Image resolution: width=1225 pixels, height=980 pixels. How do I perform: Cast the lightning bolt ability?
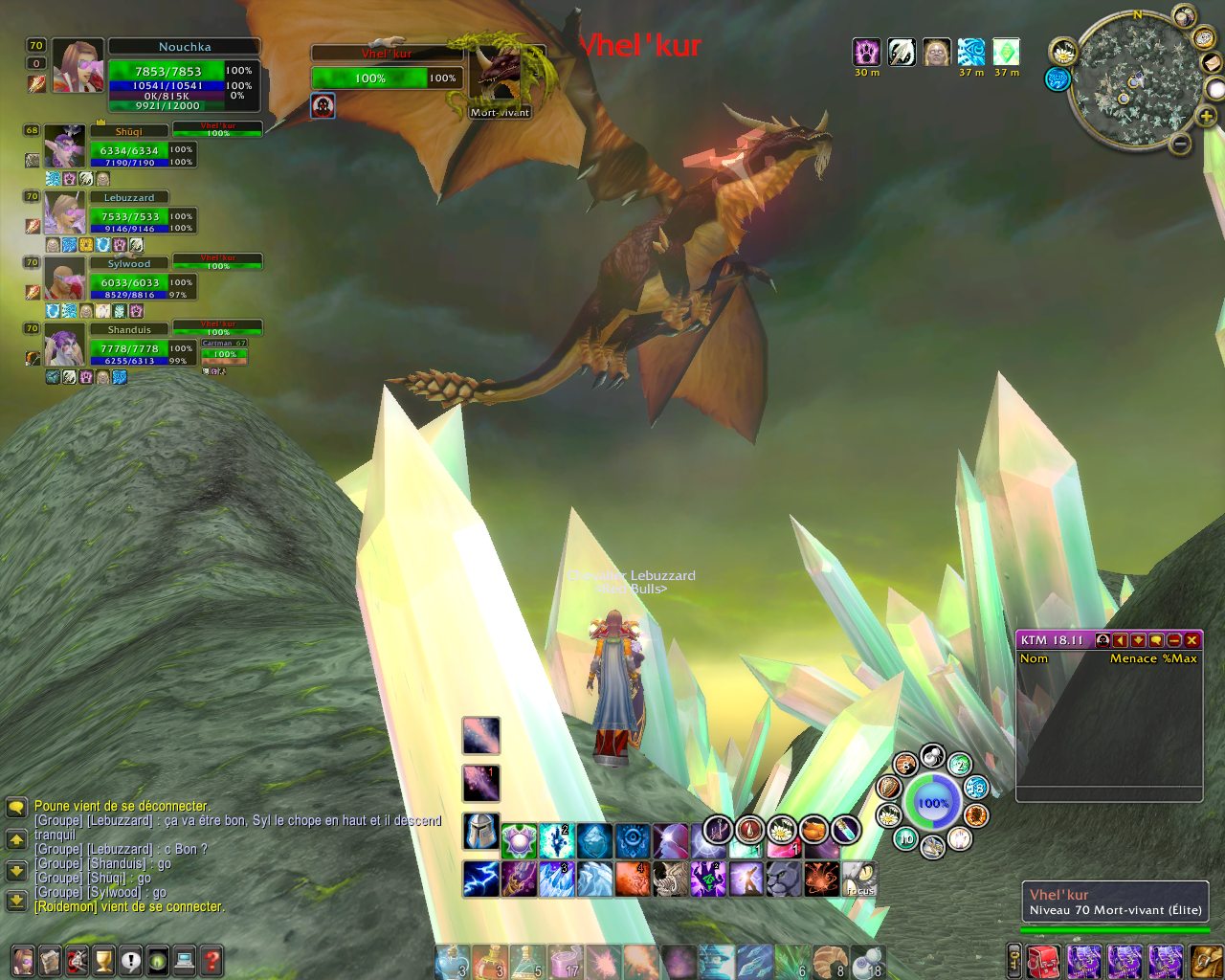tap(480, 879)
